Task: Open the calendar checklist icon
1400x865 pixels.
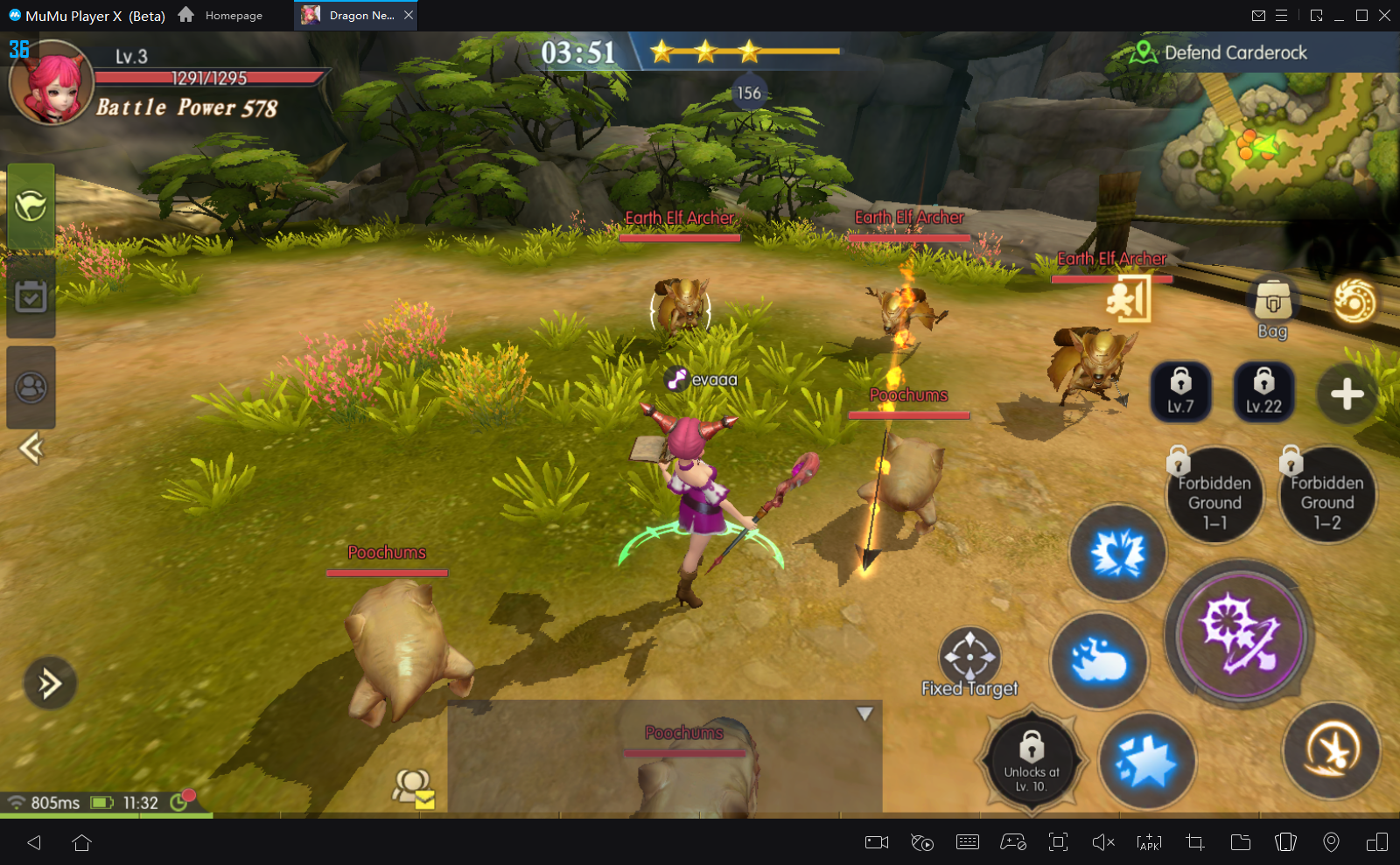Action: pyautogui.click(x=31, y=297)
